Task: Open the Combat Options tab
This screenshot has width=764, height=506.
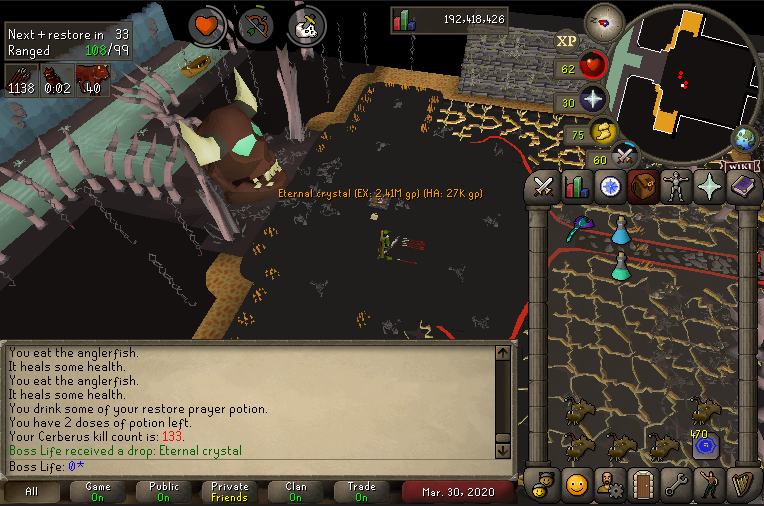Action: pos(543,186)
